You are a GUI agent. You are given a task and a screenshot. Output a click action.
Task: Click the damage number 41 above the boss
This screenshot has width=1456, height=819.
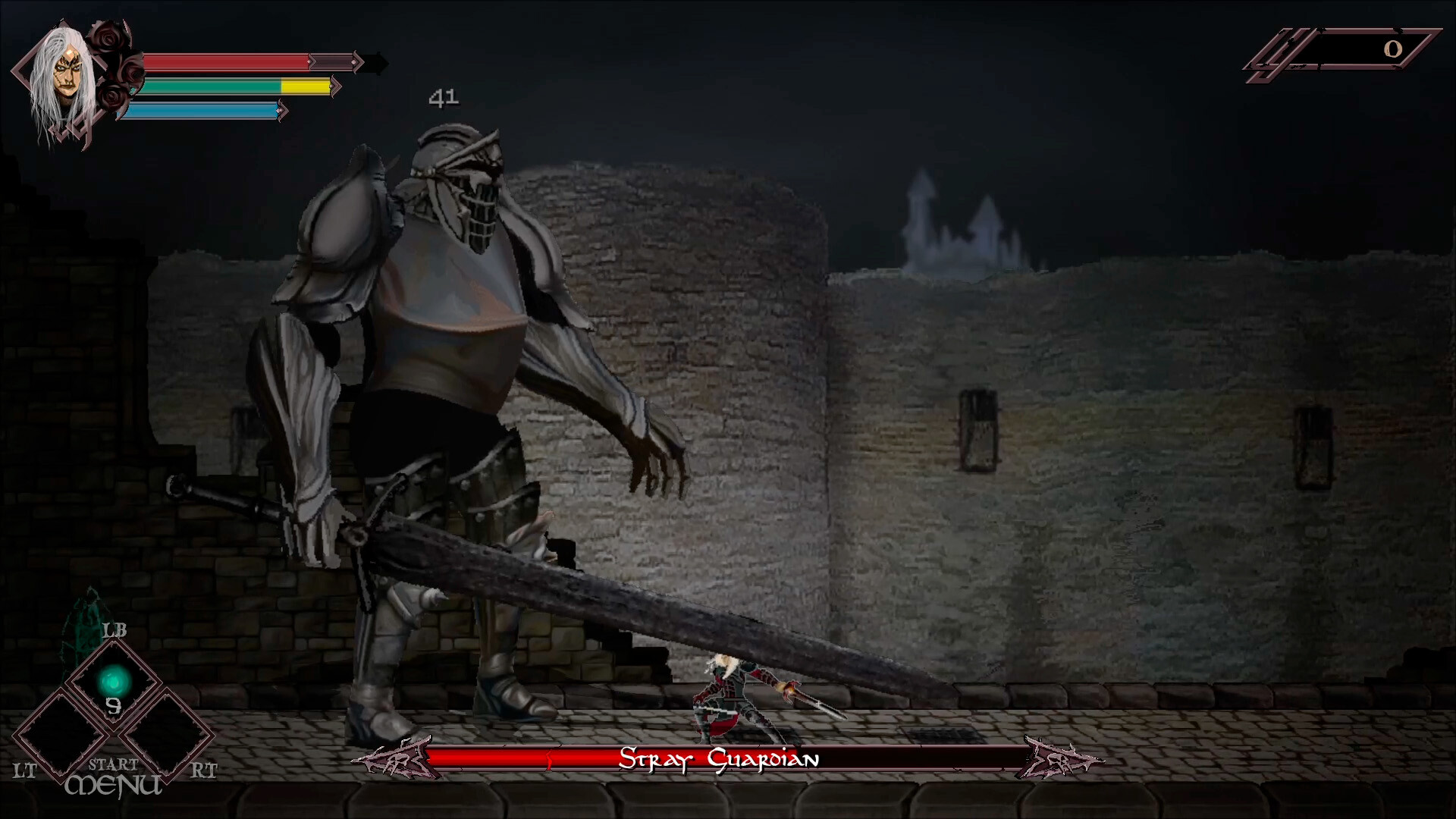pyautogui.click(x=444, y=97)
